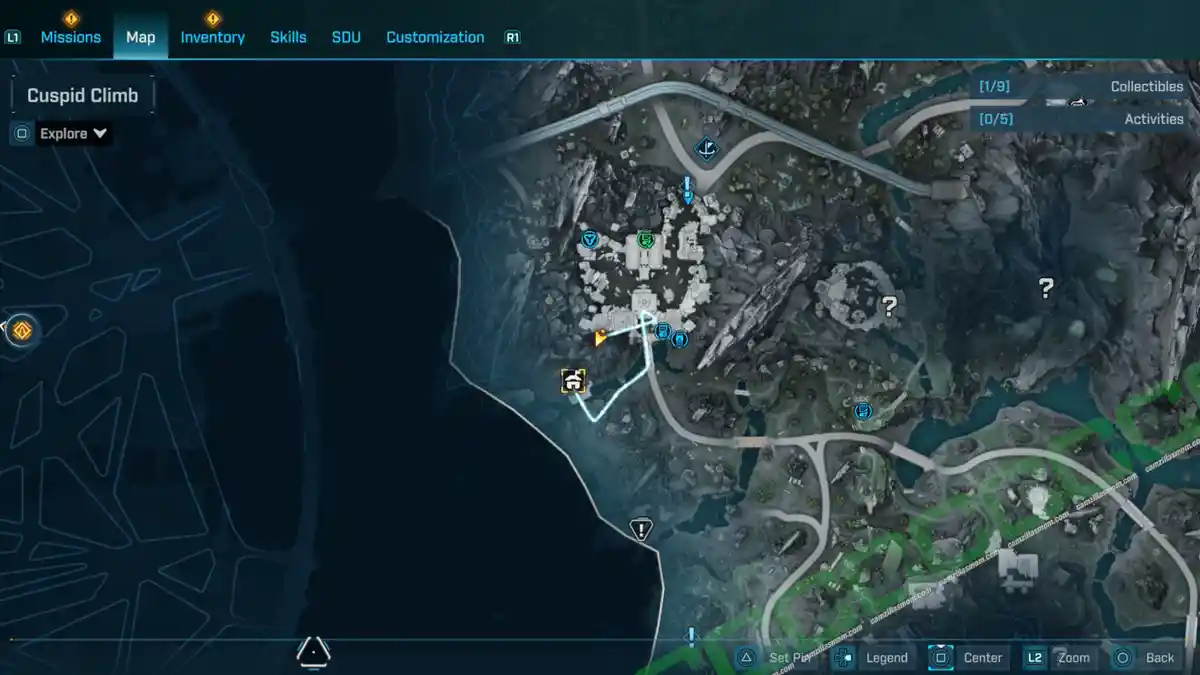Select the orange diamond marker at the map's left edge
Image resolution: width=1200 pixels, height=675 pixels.
22,330
